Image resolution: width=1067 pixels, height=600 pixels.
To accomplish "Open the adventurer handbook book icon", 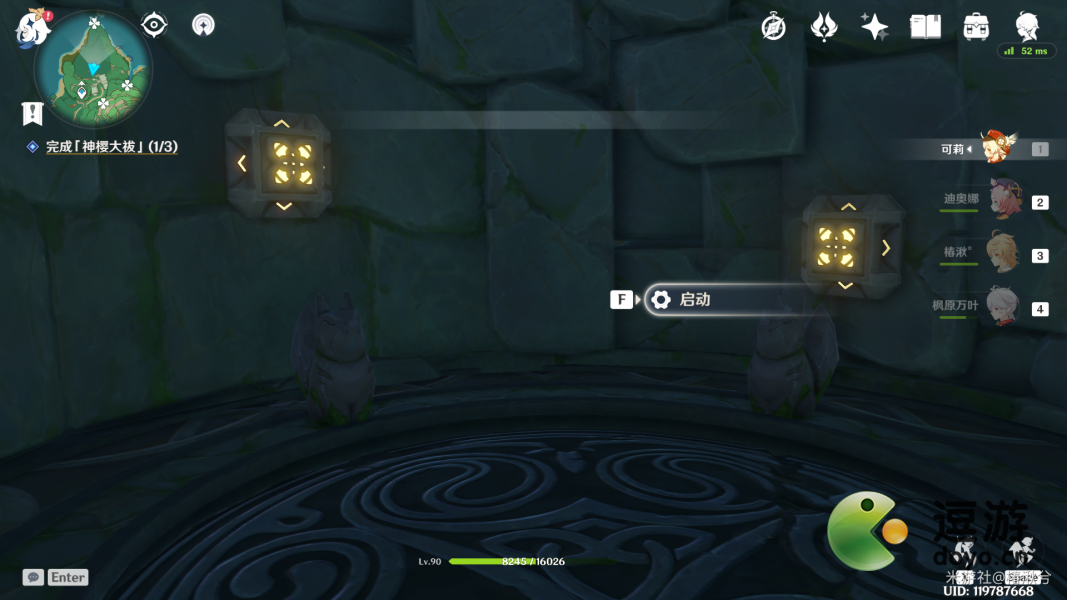I will [925, 27].
